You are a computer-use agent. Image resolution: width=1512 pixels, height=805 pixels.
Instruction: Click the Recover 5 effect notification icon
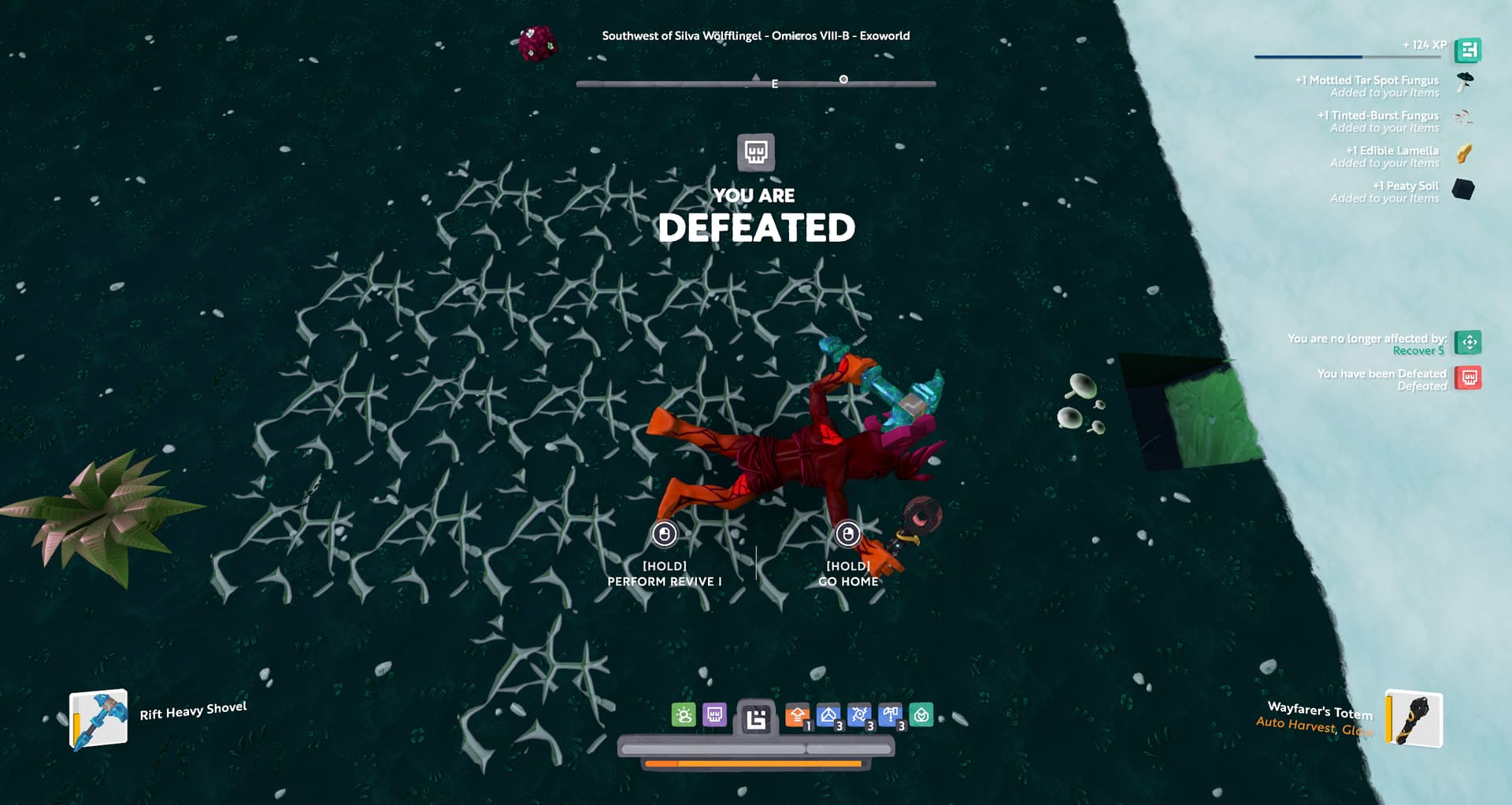tap(1469, 343)
